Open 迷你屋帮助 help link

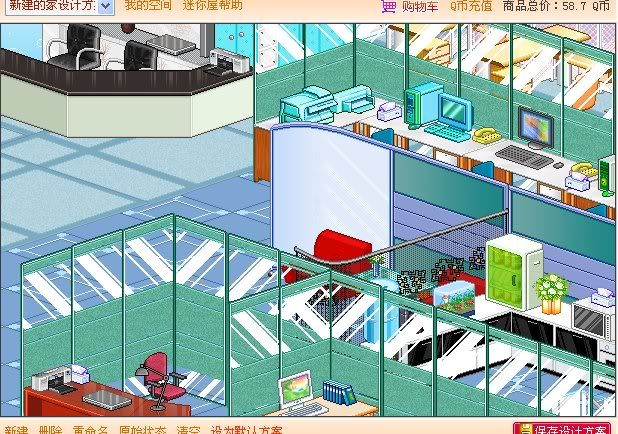(213, 5)
